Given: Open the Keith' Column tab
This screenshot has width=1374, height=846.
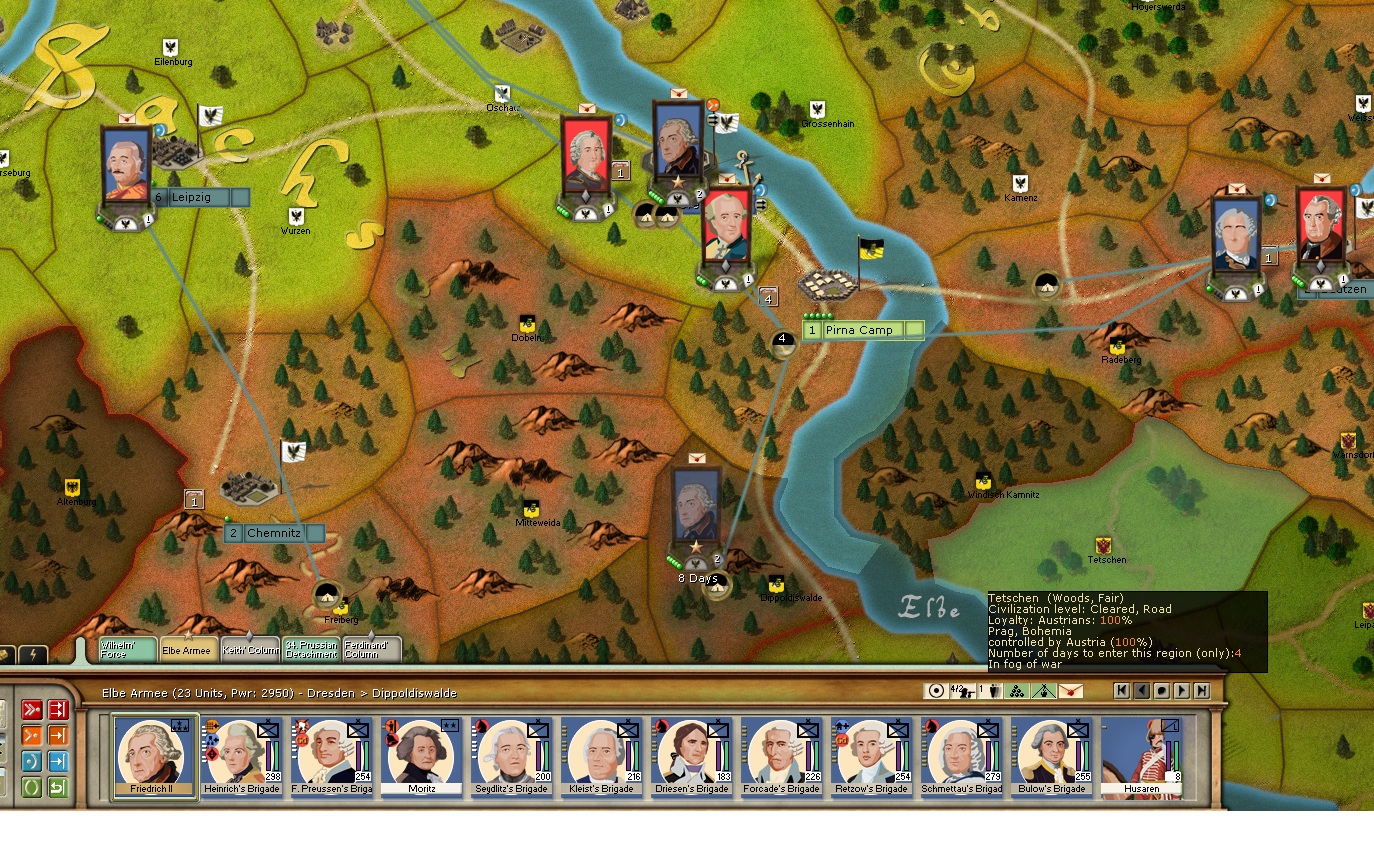Looking at the screenshot, I should [x=250, y=649].
